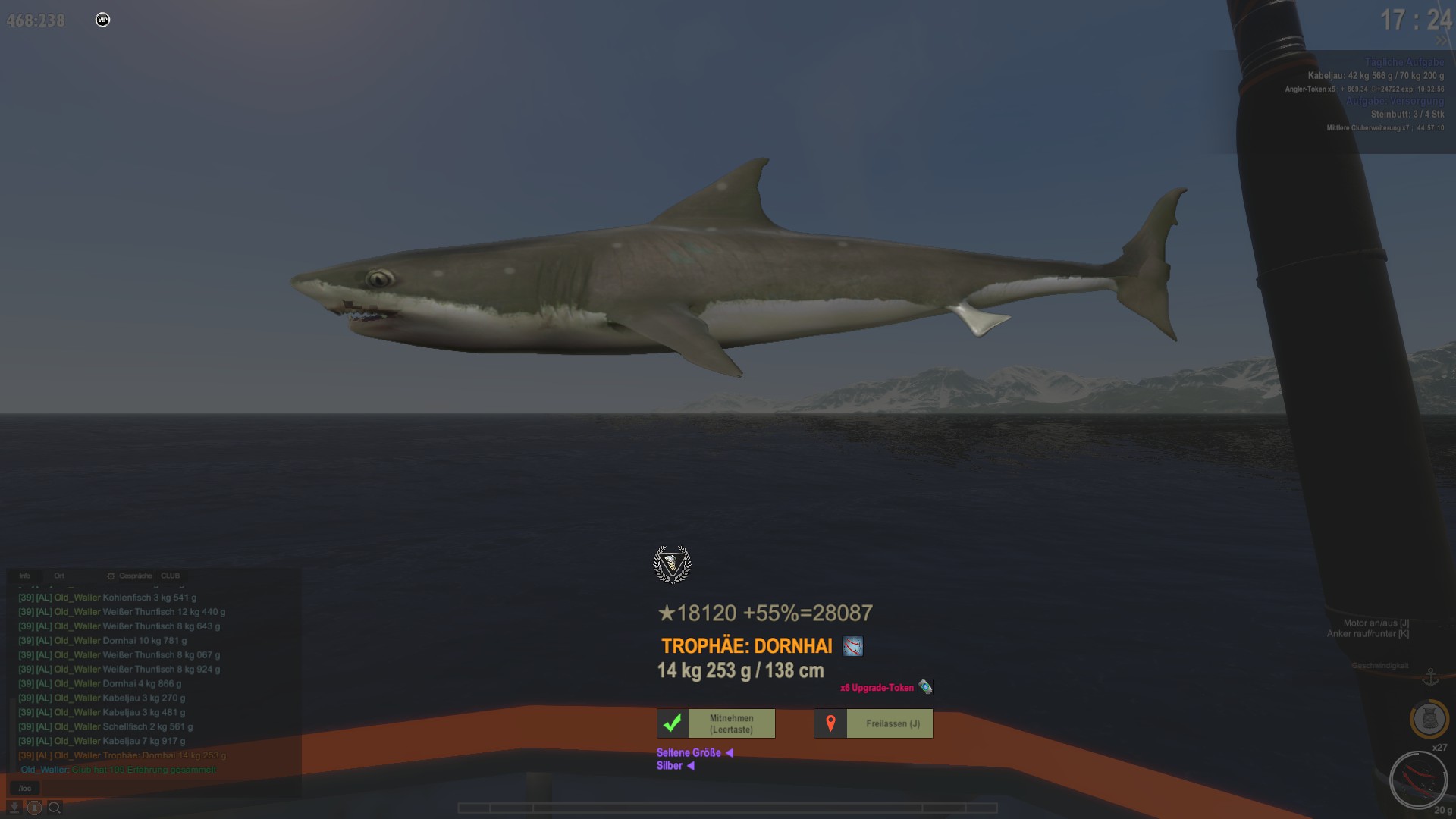Open the red worm bait slot
The image size is (1456, 819).
(x=1418, y=780)
